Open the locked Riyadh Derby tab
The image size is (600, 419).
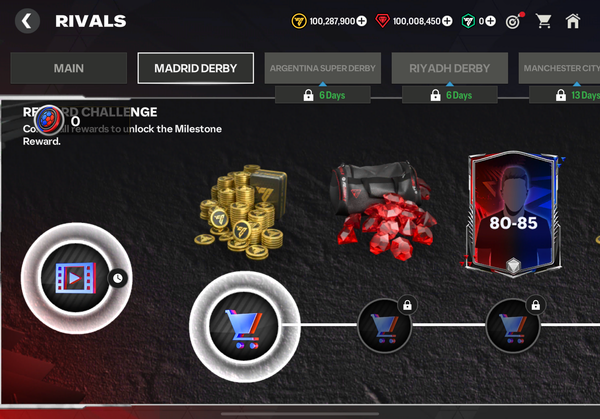[x=450, y=68]
